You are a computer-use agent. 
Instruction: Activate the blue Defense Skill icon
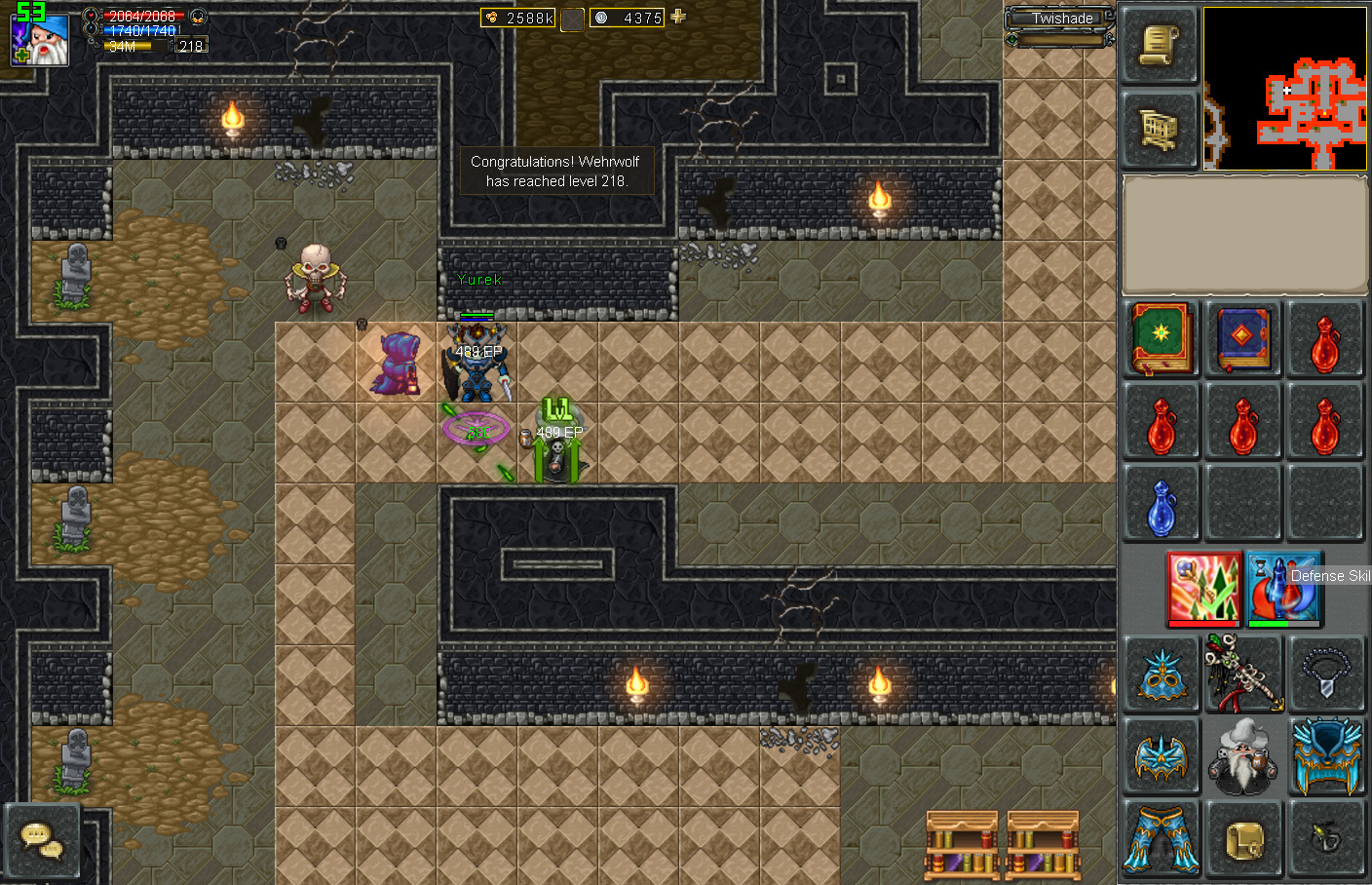point(1283,588)
